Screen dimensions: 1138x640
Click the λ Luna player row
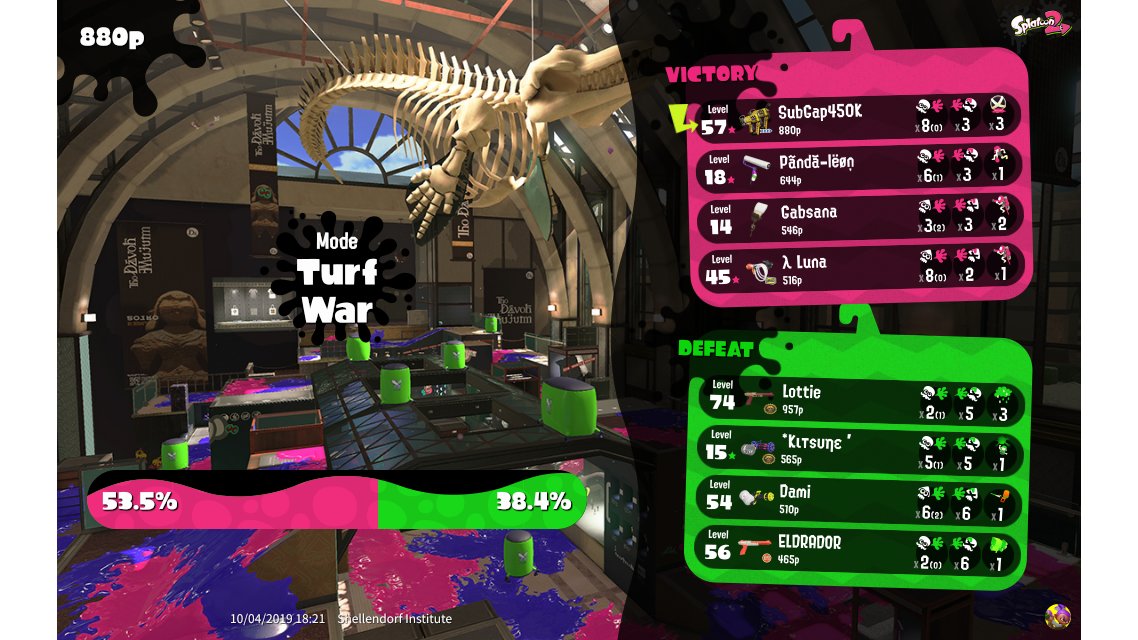(x=860, y=267)
